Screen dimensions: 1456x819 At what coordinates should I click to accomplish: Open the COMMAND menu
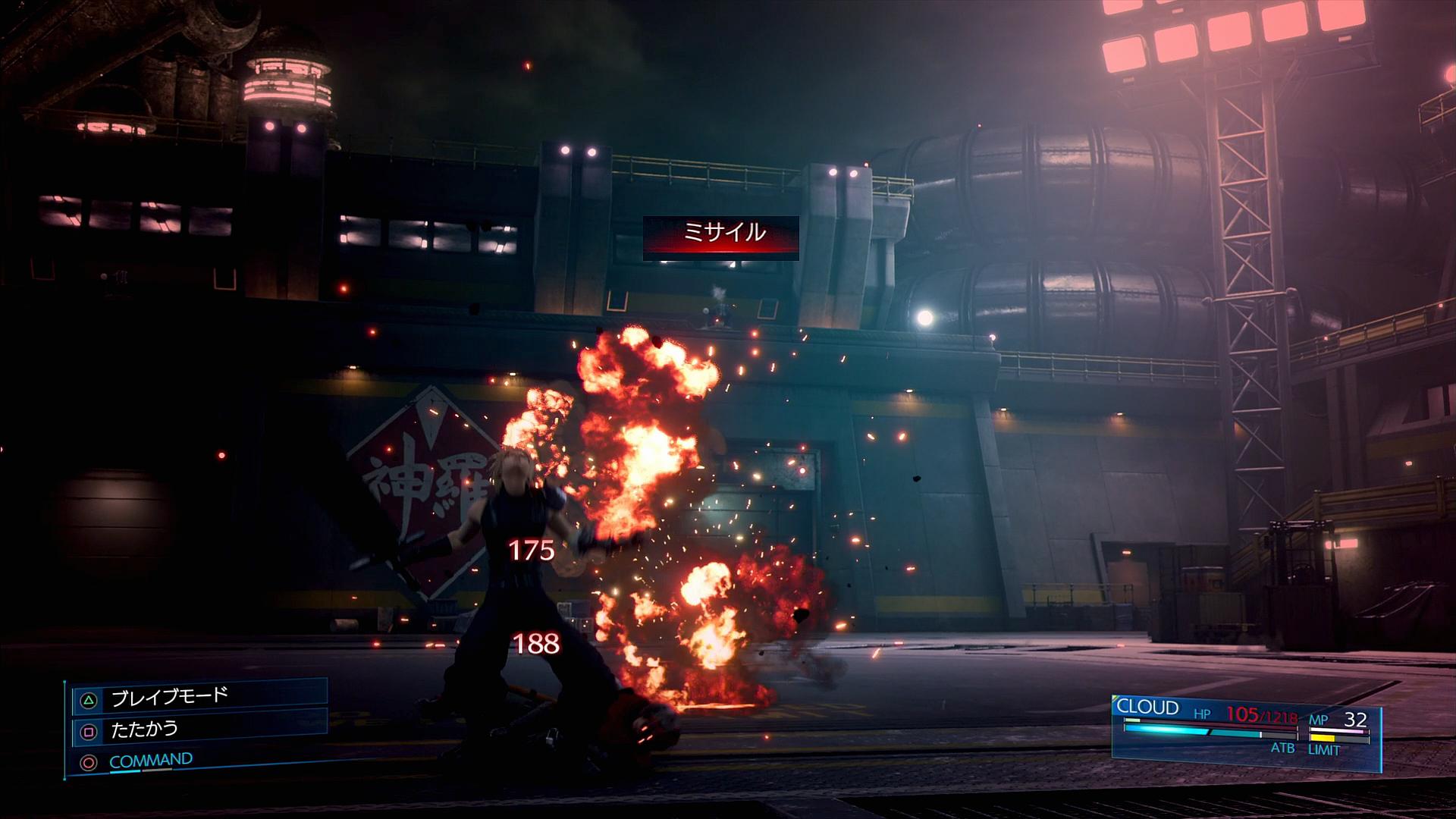(150, 761)
